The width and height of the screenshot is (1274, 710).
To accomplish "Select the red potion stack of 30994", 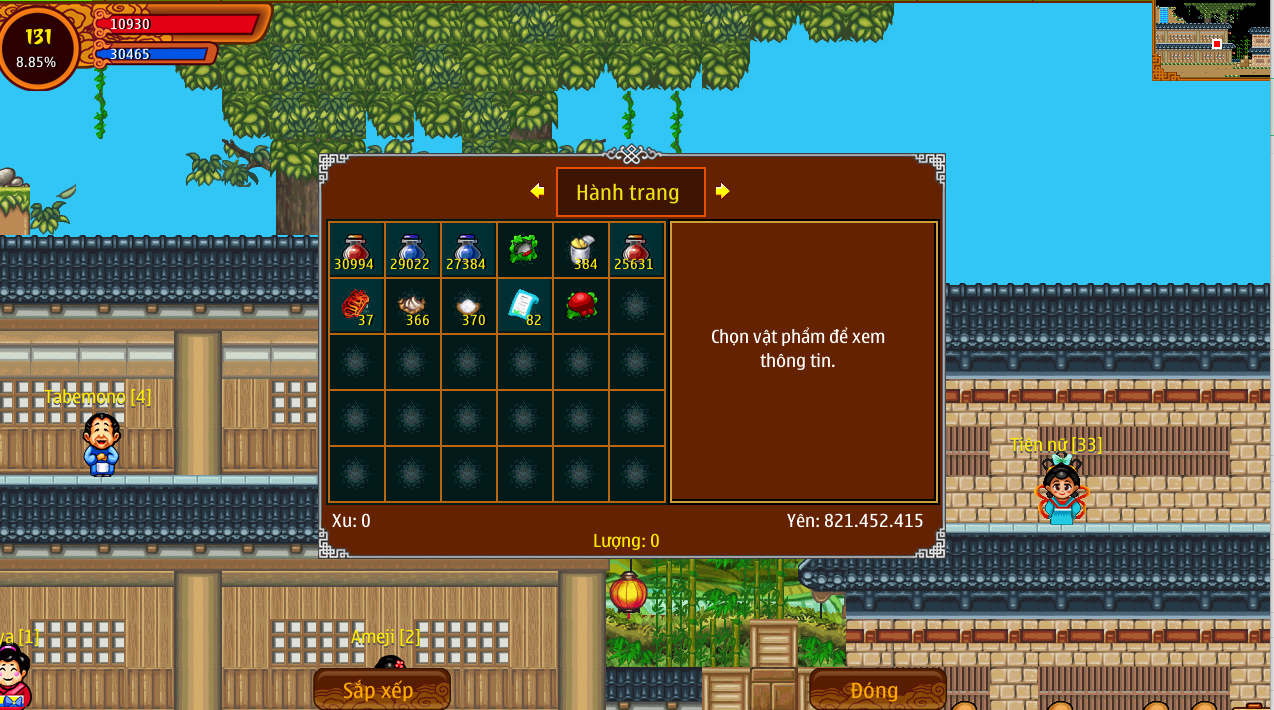I will (x=356, y=250).
